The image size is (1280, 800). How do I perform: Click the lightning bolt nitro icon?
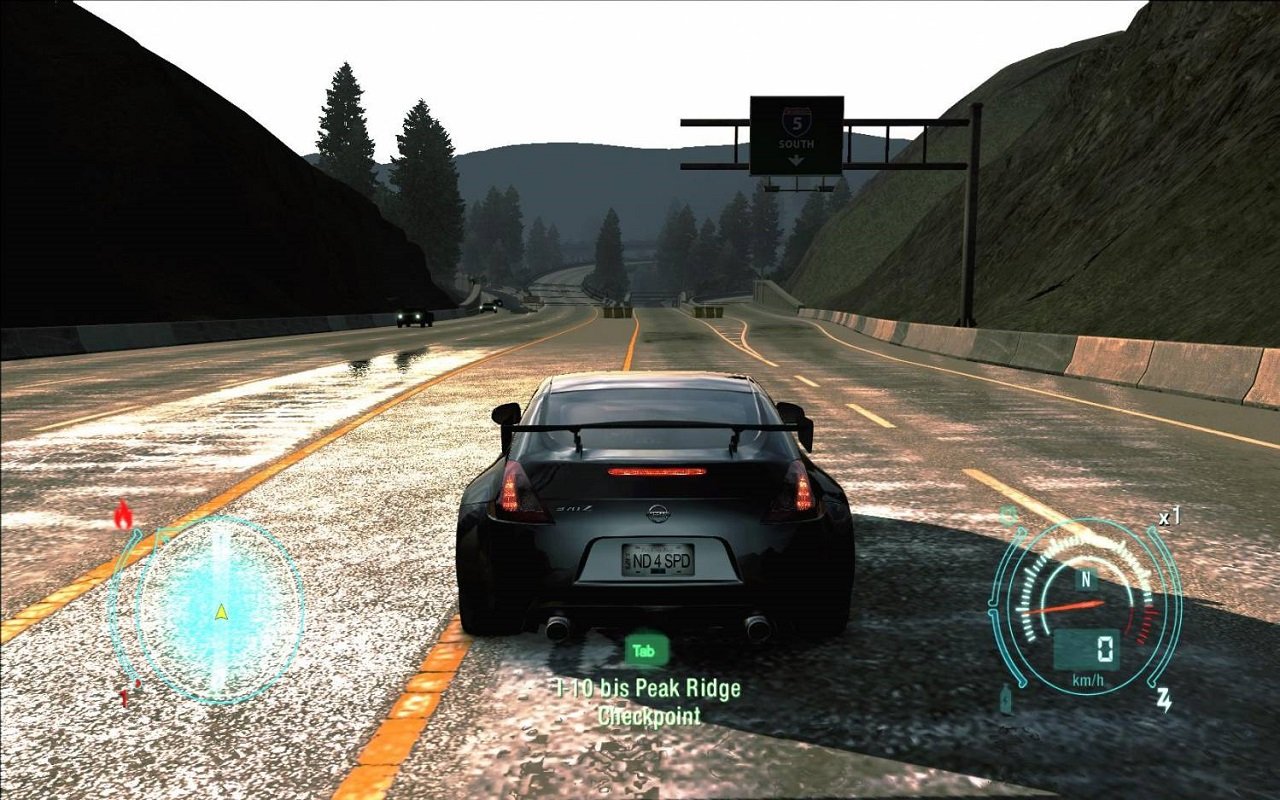[x=1165, y=698]
